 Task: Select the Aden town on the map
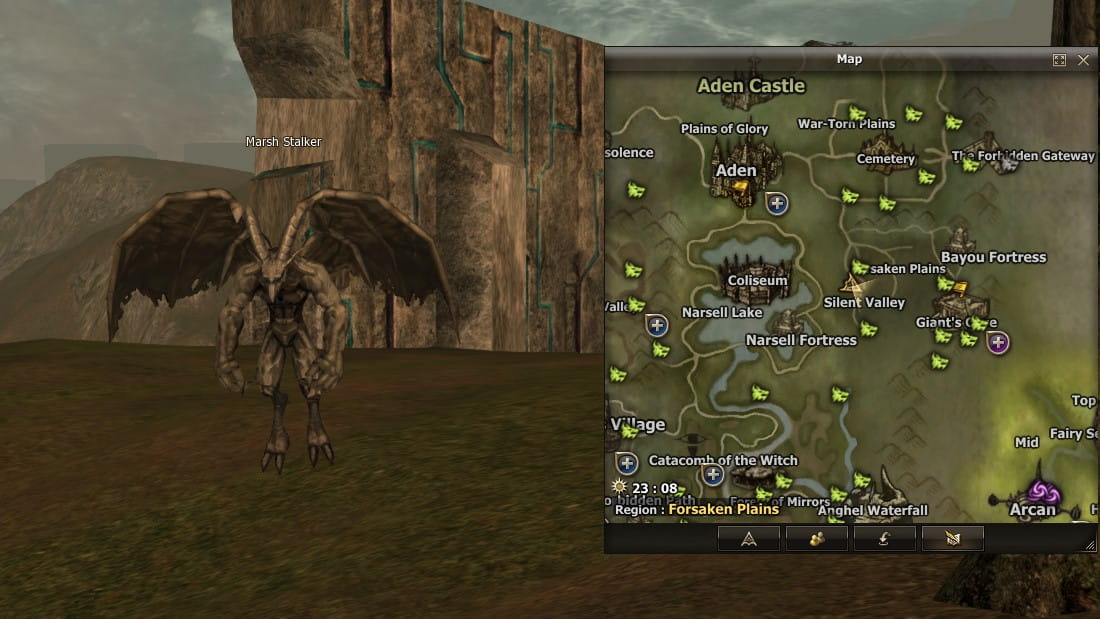[x=737, y=171]
